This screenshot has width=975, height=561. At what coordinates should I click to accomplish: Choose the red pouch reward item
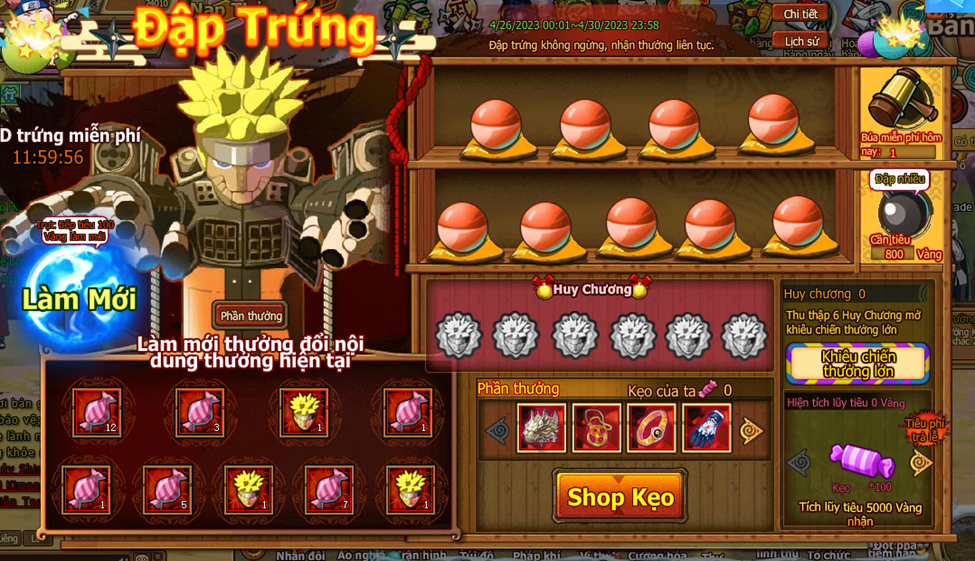point(596,428)
